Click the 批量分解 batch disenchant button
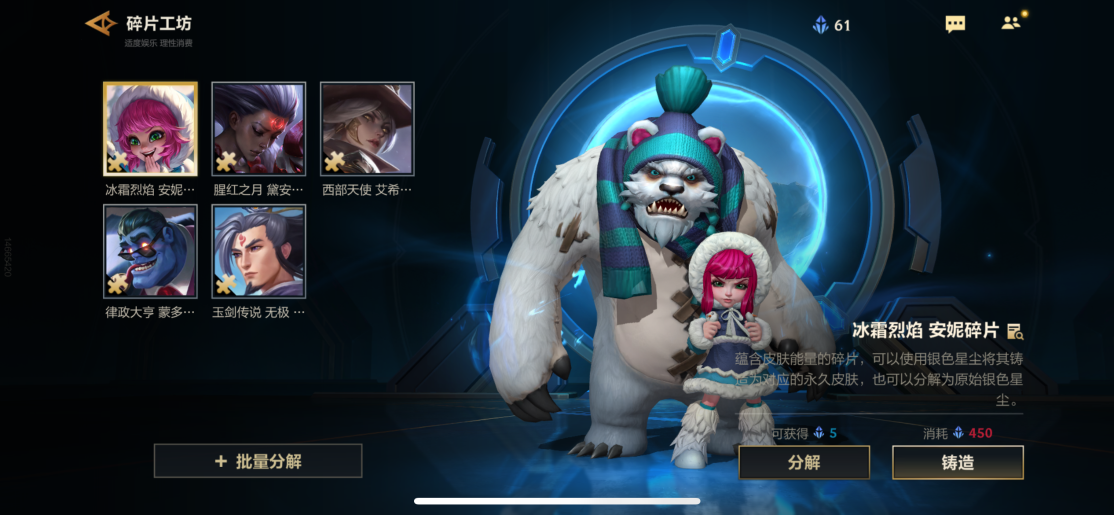The image size is (1114, 515). [258, 461]
